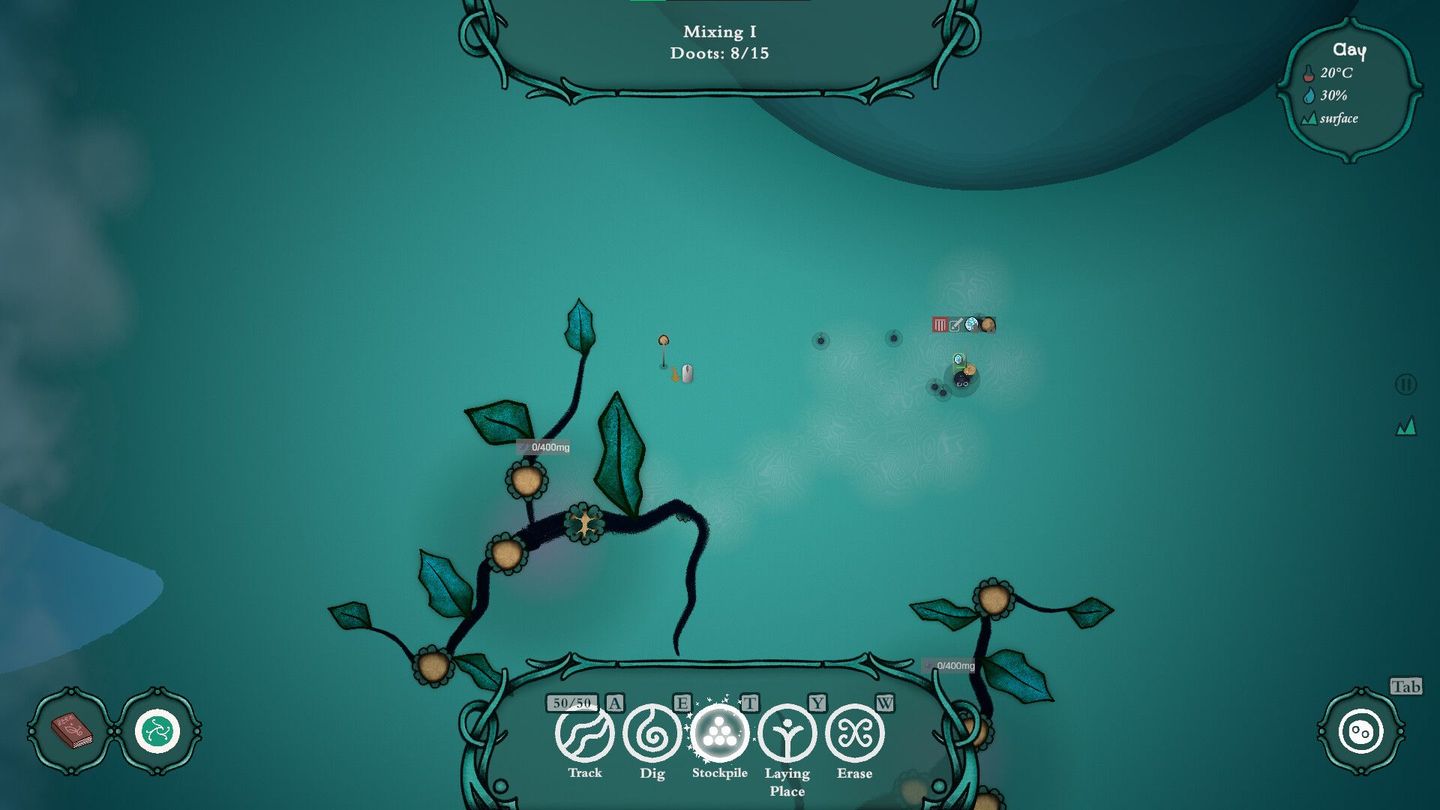Click the 0/400mg stockpile progress bar
The width and height of the screenshot is (1440, 810).
point(546,447)
